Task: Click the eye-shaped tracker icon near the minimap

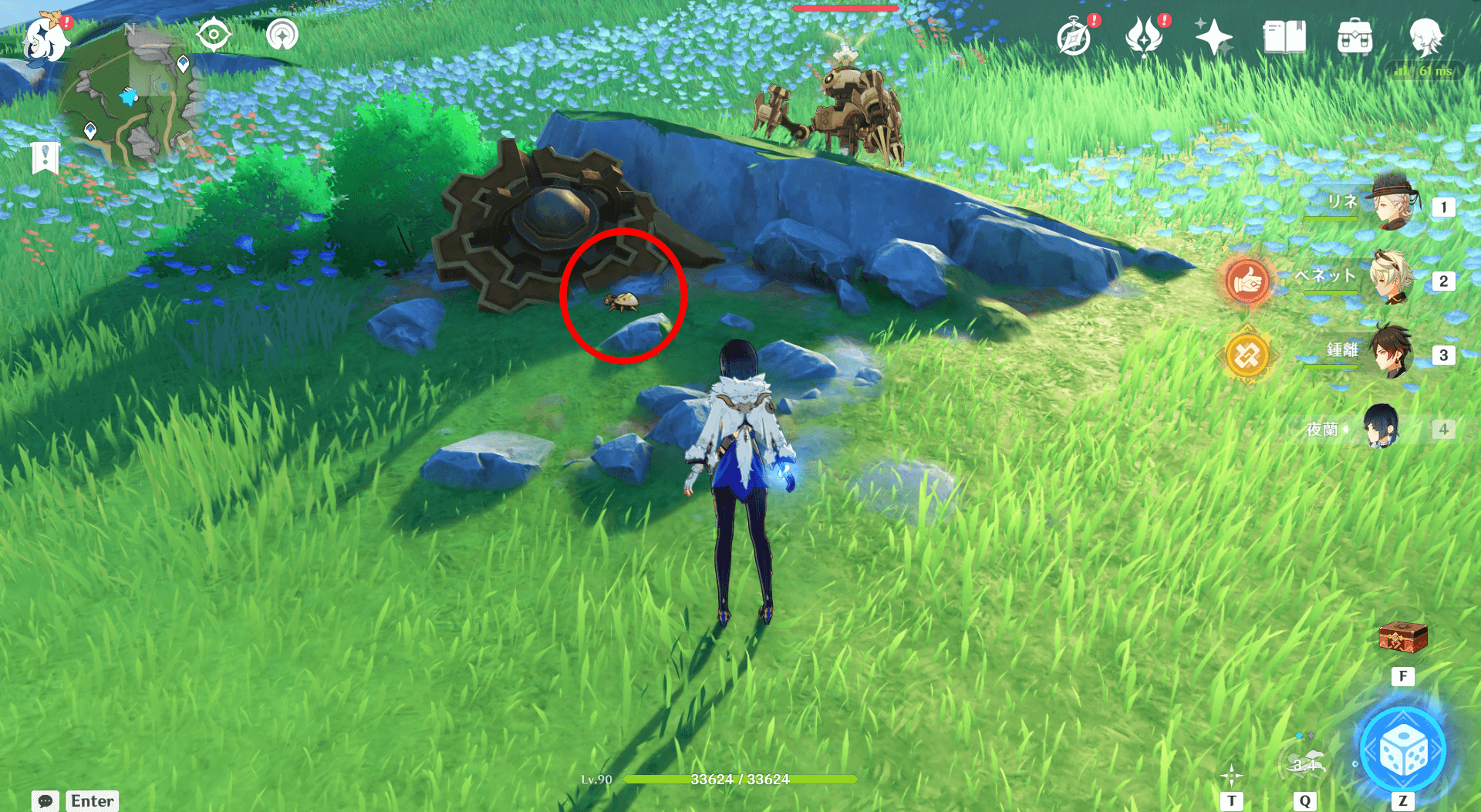Action: (214, 35)
